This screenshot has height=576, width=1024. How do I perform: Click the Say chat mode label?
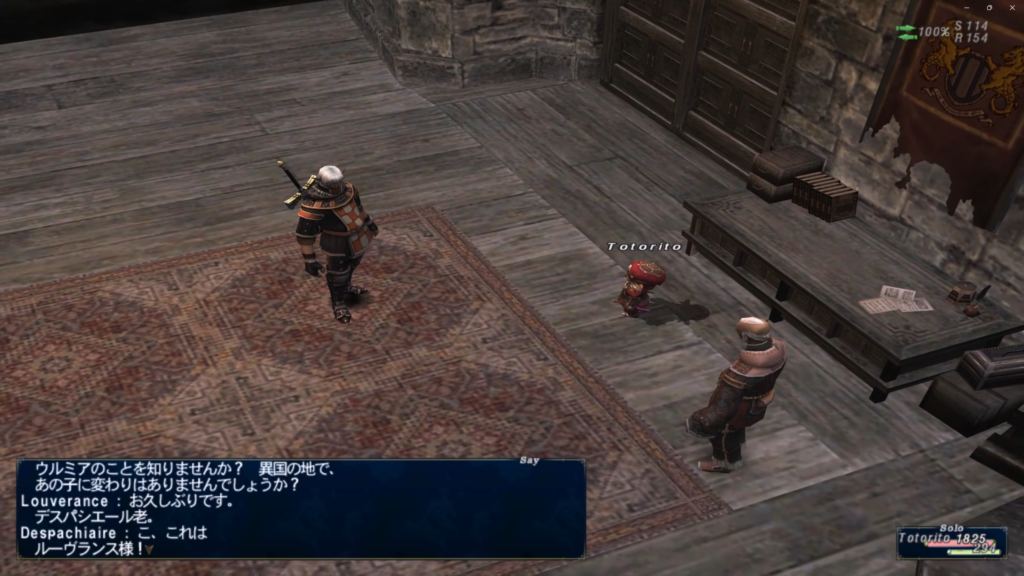tap(530, 461)
